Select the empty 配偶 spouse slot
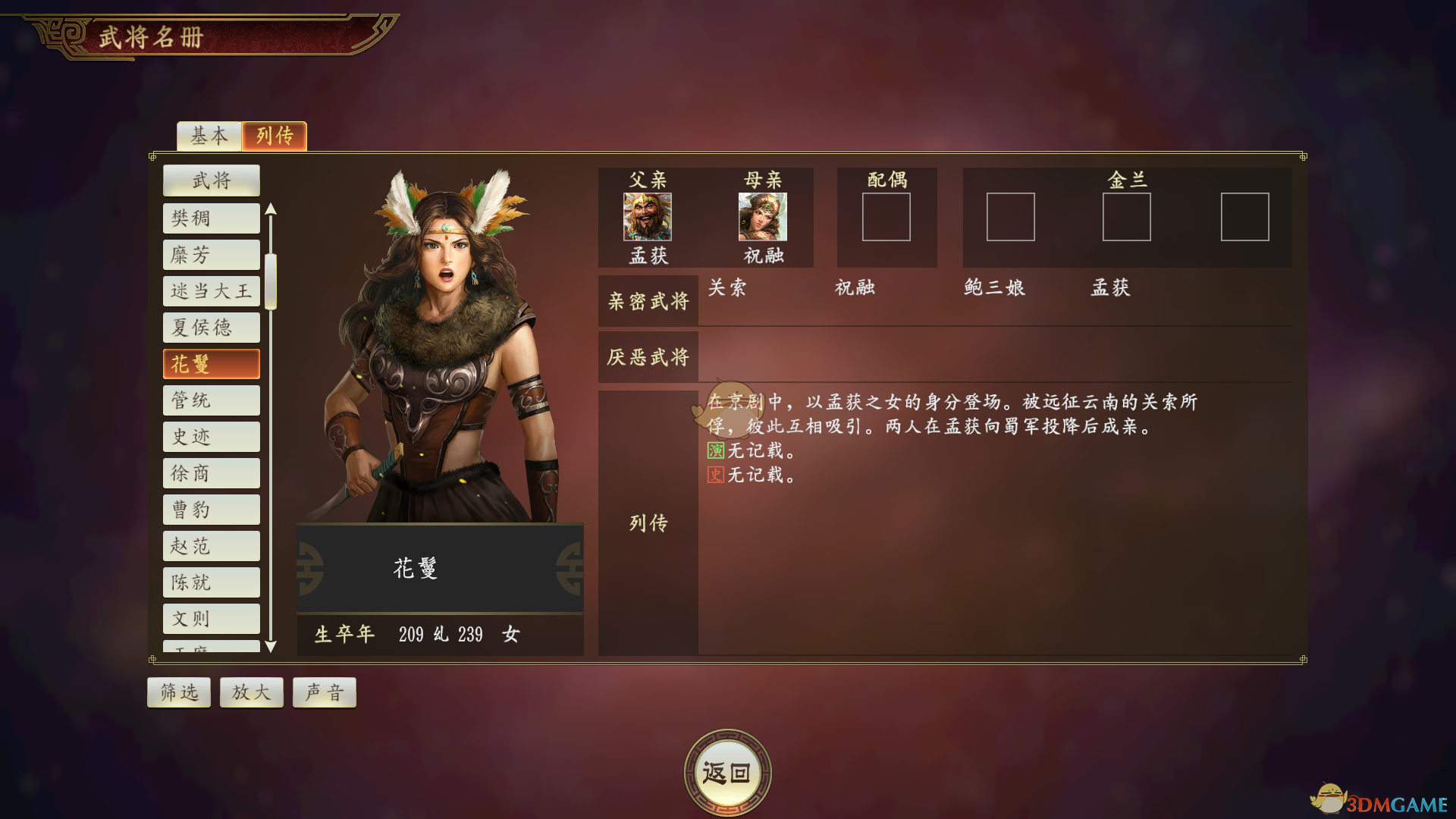The image size is (1456, 819). [x=886, y=218]
